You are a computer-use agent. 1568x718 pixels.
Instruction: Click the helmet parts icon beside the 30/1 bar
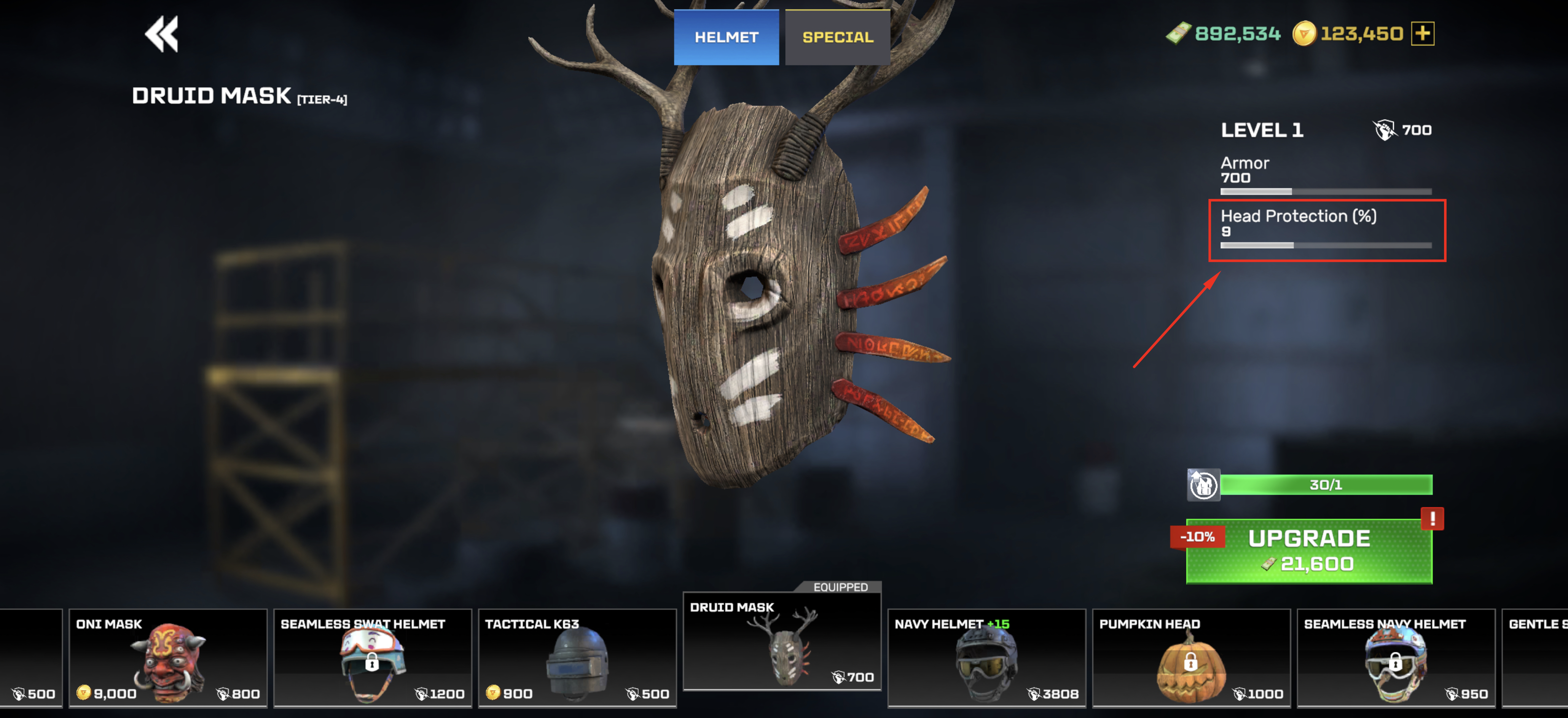[1203, 485]
